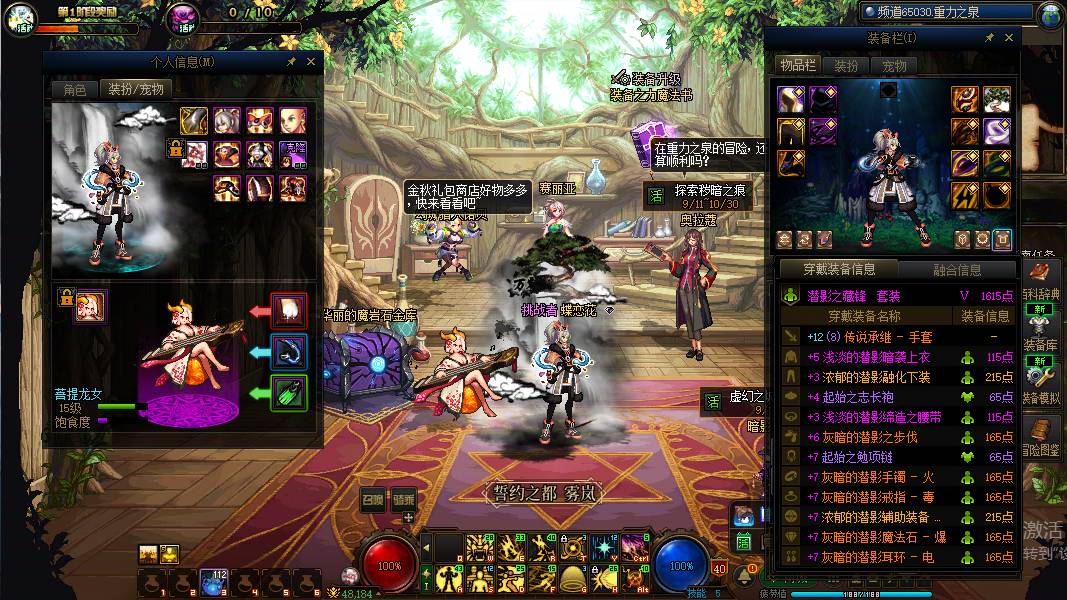The image size is (1067, 600).
Task: Pin the 装备栏 inventory window
Action: [x=989, y=38]
